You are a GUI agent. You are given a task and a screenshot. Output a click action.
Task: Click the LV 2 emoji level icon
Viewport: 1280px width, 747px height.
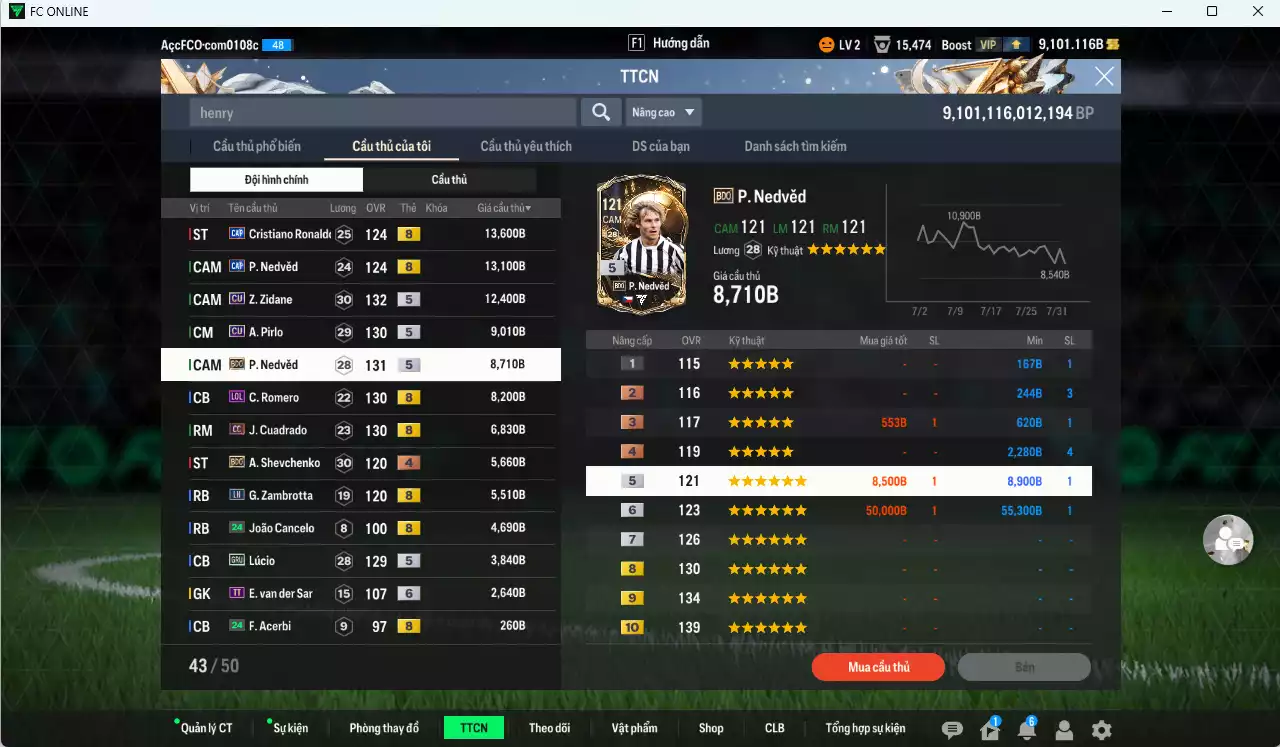point(826,44)
